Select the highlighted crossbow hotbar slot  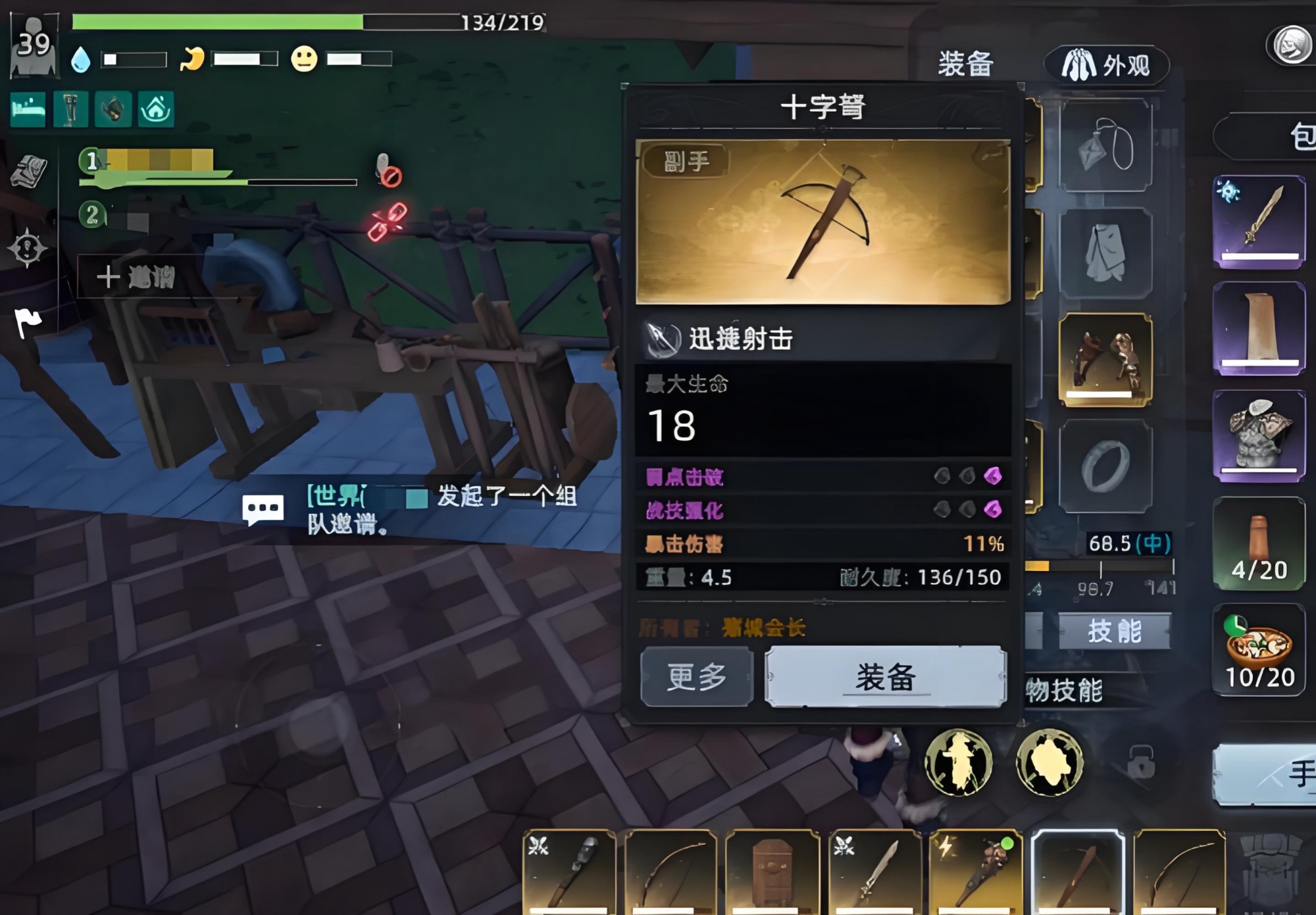1077,872
